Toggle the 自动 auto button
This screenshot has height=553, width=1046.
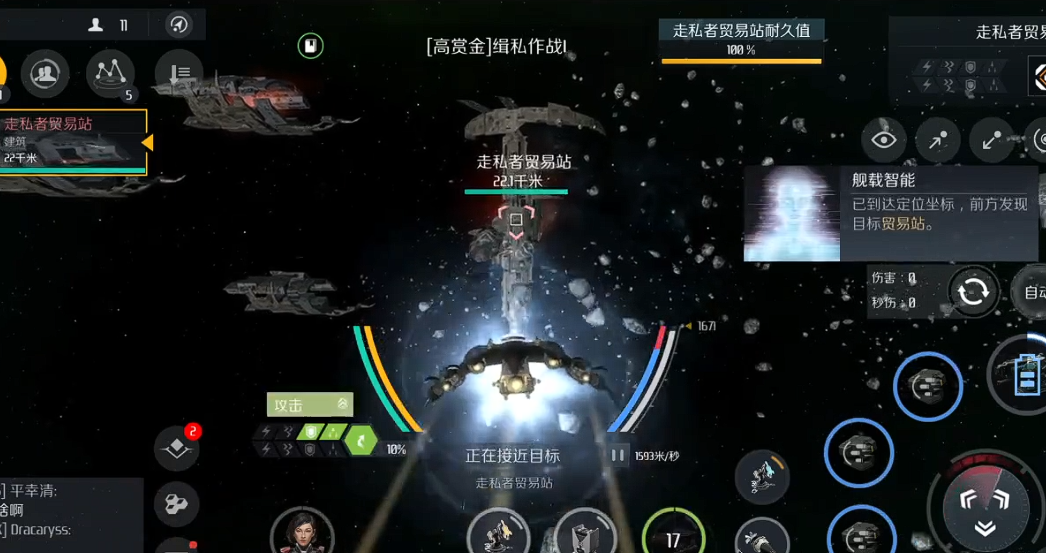[x=1031, y=292]
